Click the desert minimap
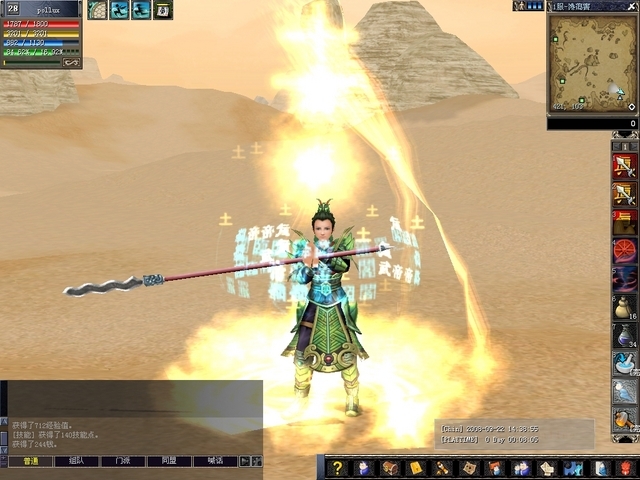Screen dimensions: 640x480 click(x=592, y=63)
